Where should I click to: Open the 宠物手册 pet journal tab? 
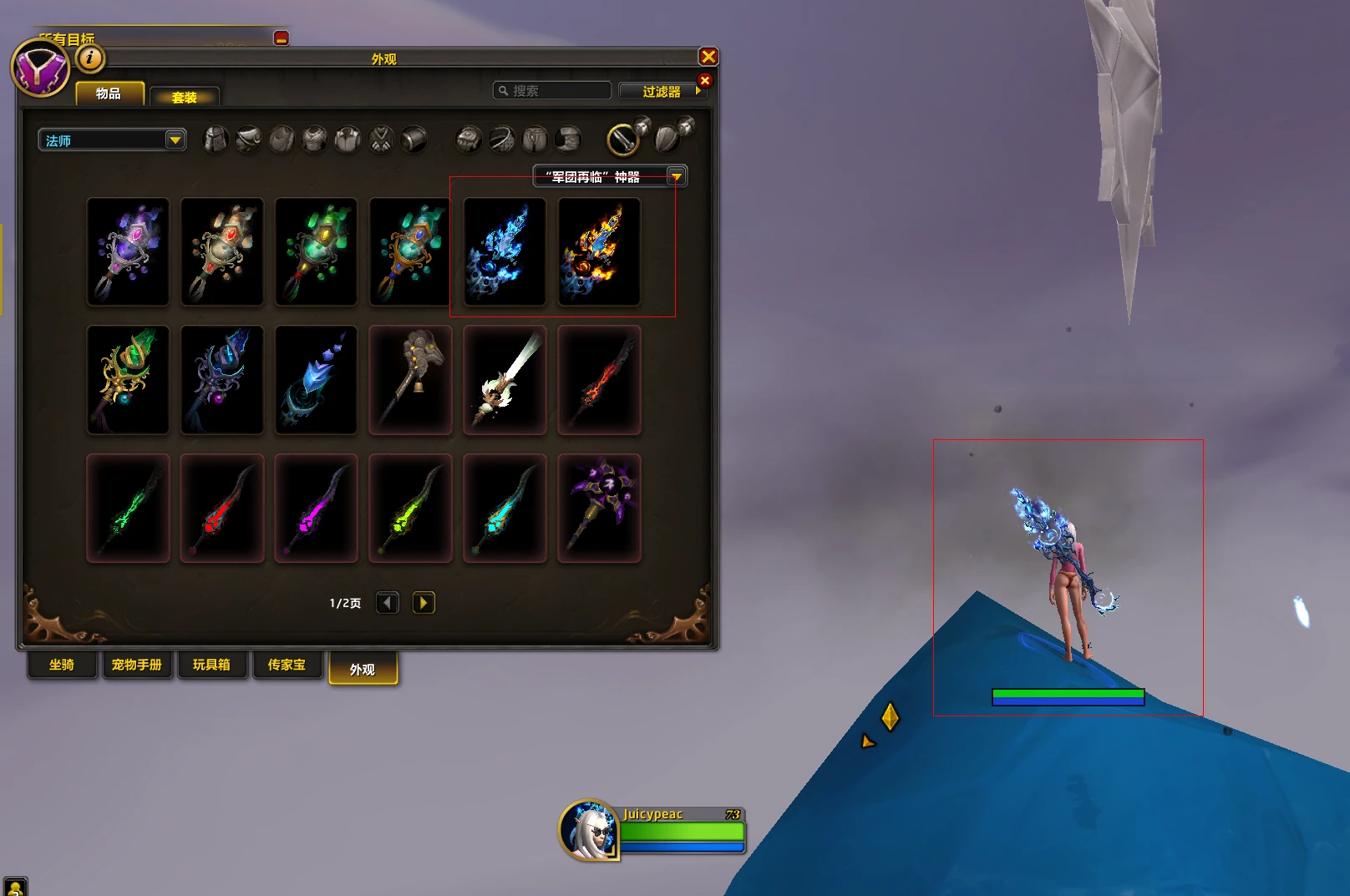tap(137, 665)
